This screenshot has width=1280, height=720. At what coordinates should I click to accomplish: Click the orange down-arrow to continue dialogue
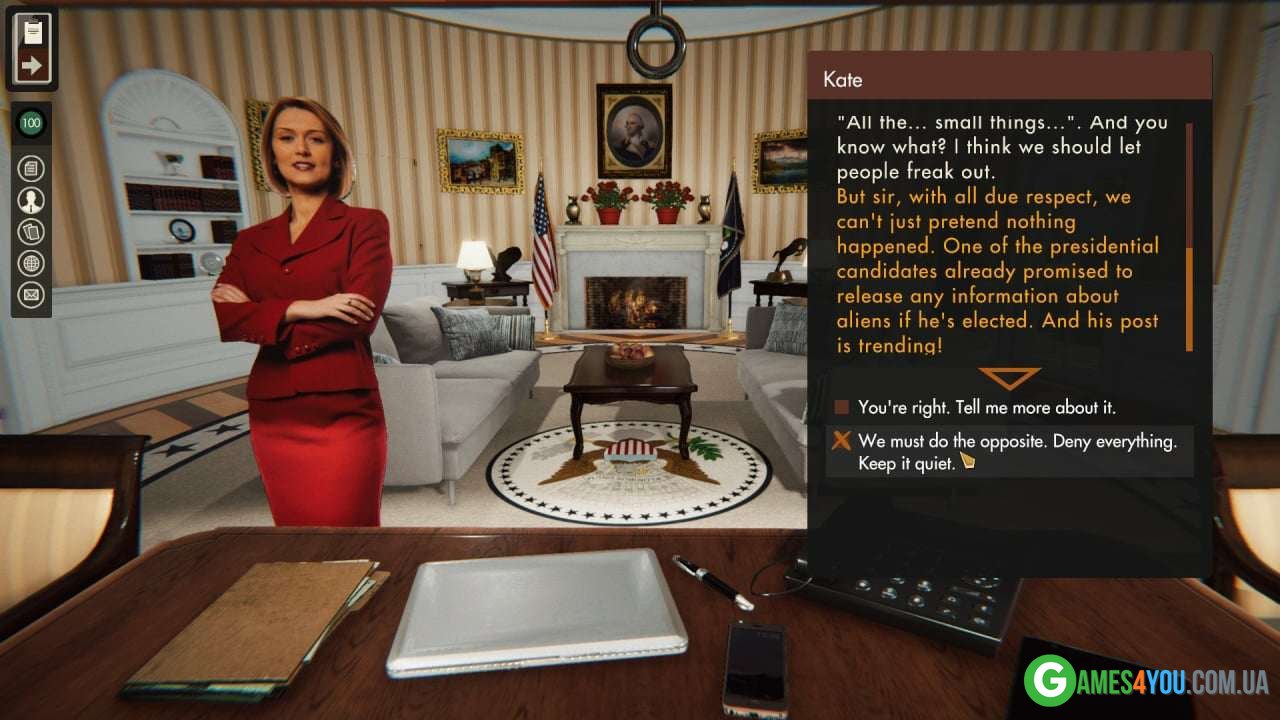pos(1009,378)
